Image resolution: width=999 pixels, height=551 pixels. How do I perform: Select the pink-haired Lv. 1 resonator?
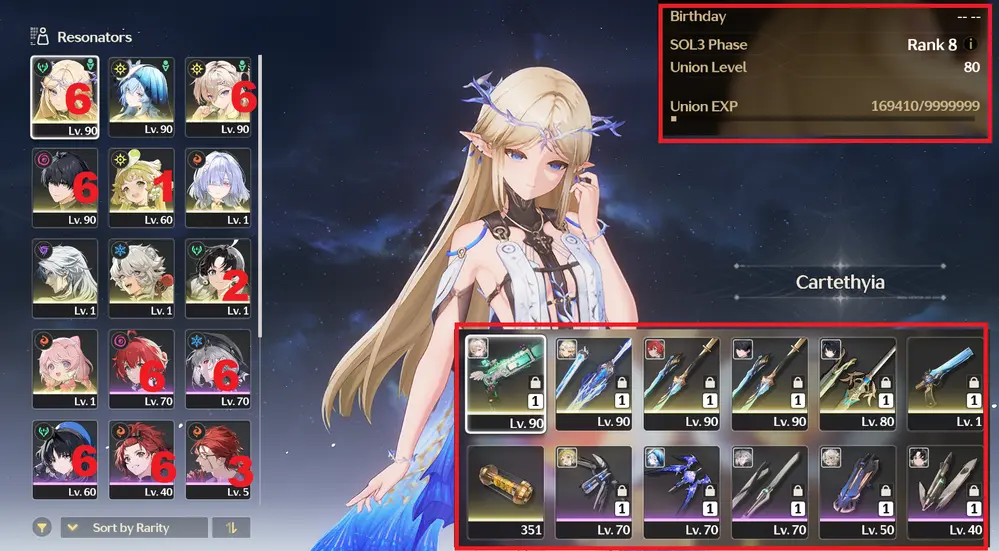[64, 367]
